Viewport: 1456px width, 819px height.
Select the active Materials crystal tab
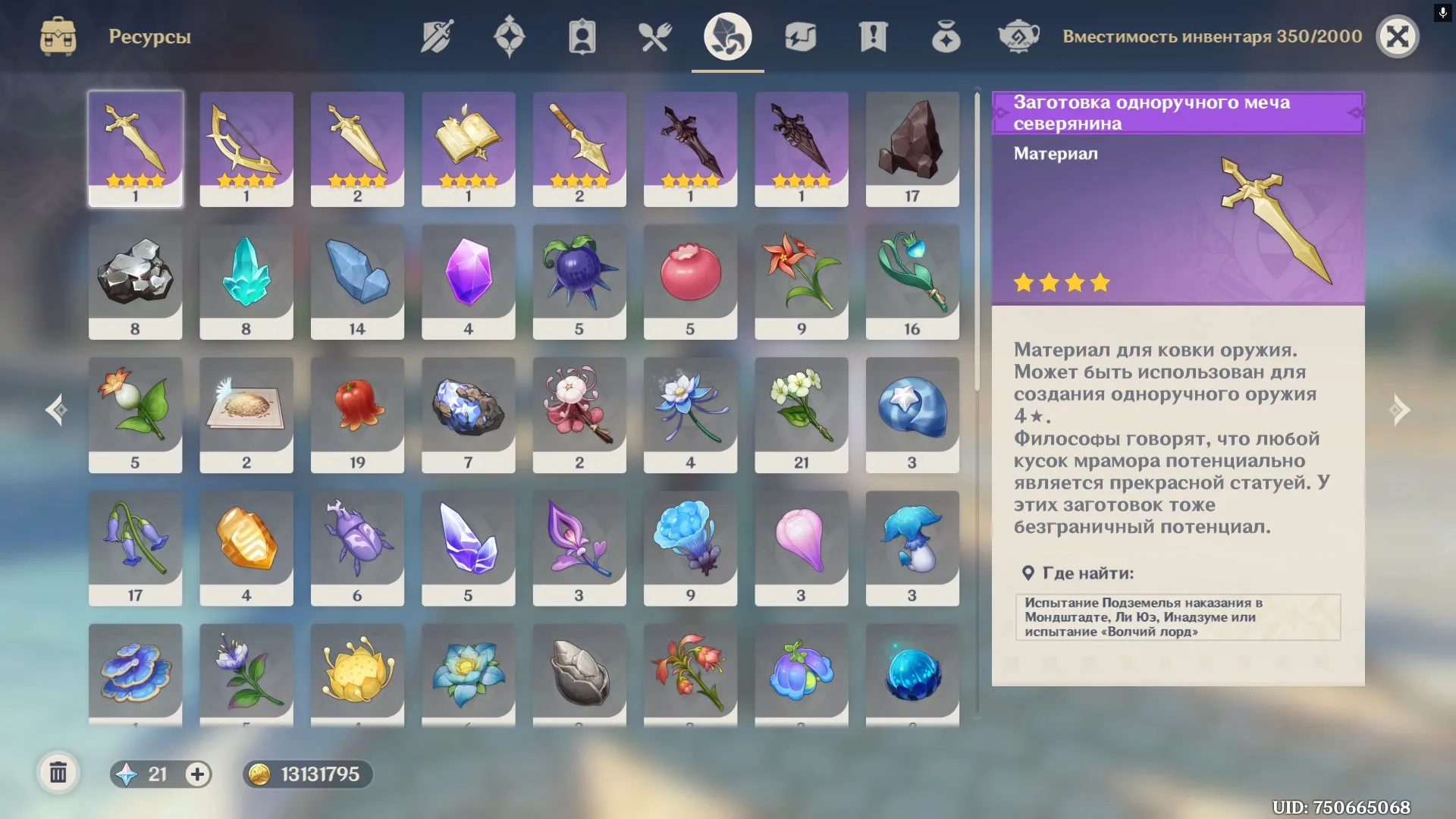[x=726, y=36]
